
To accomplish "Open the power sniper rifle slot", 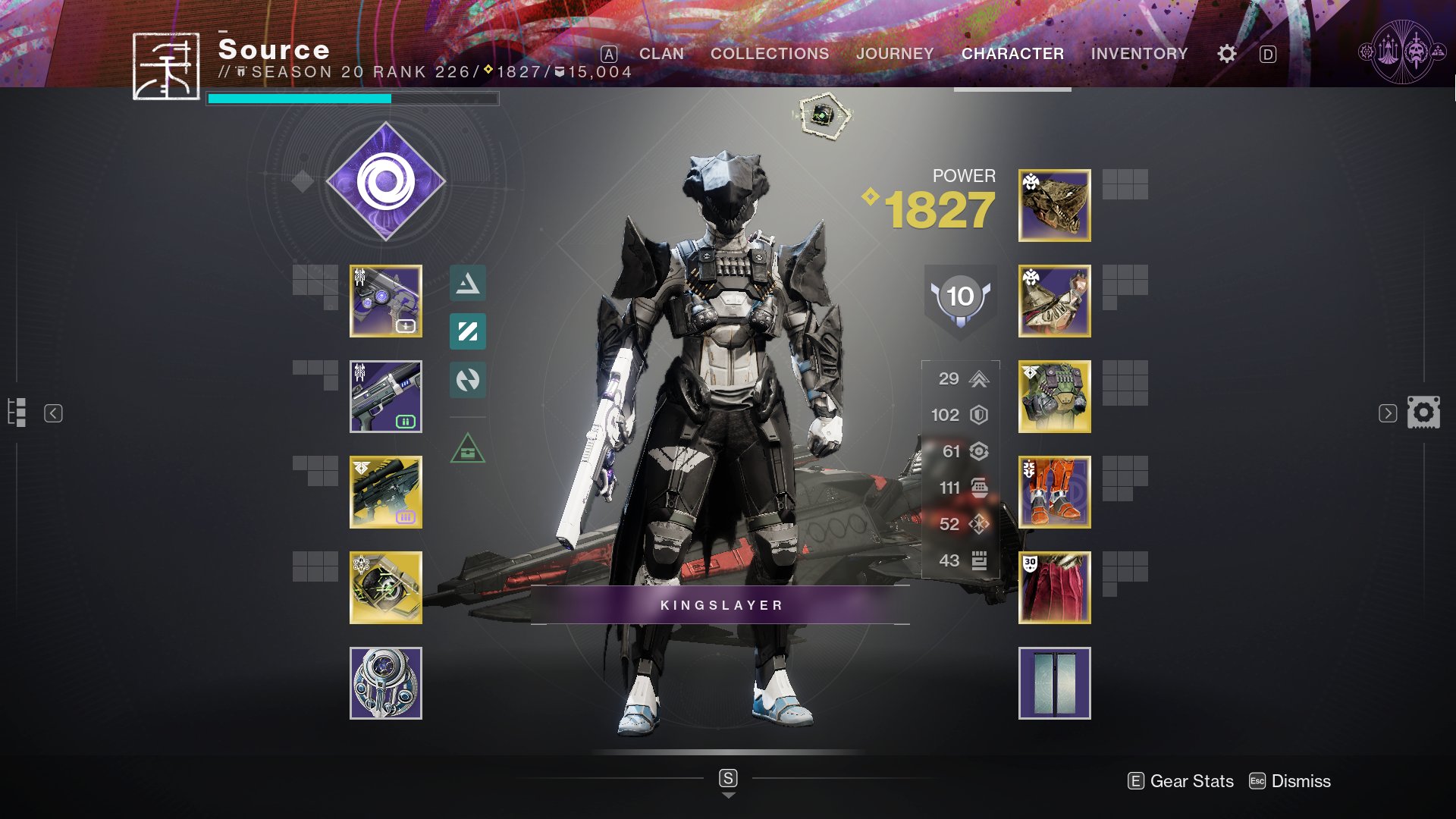I will point(386,491).
